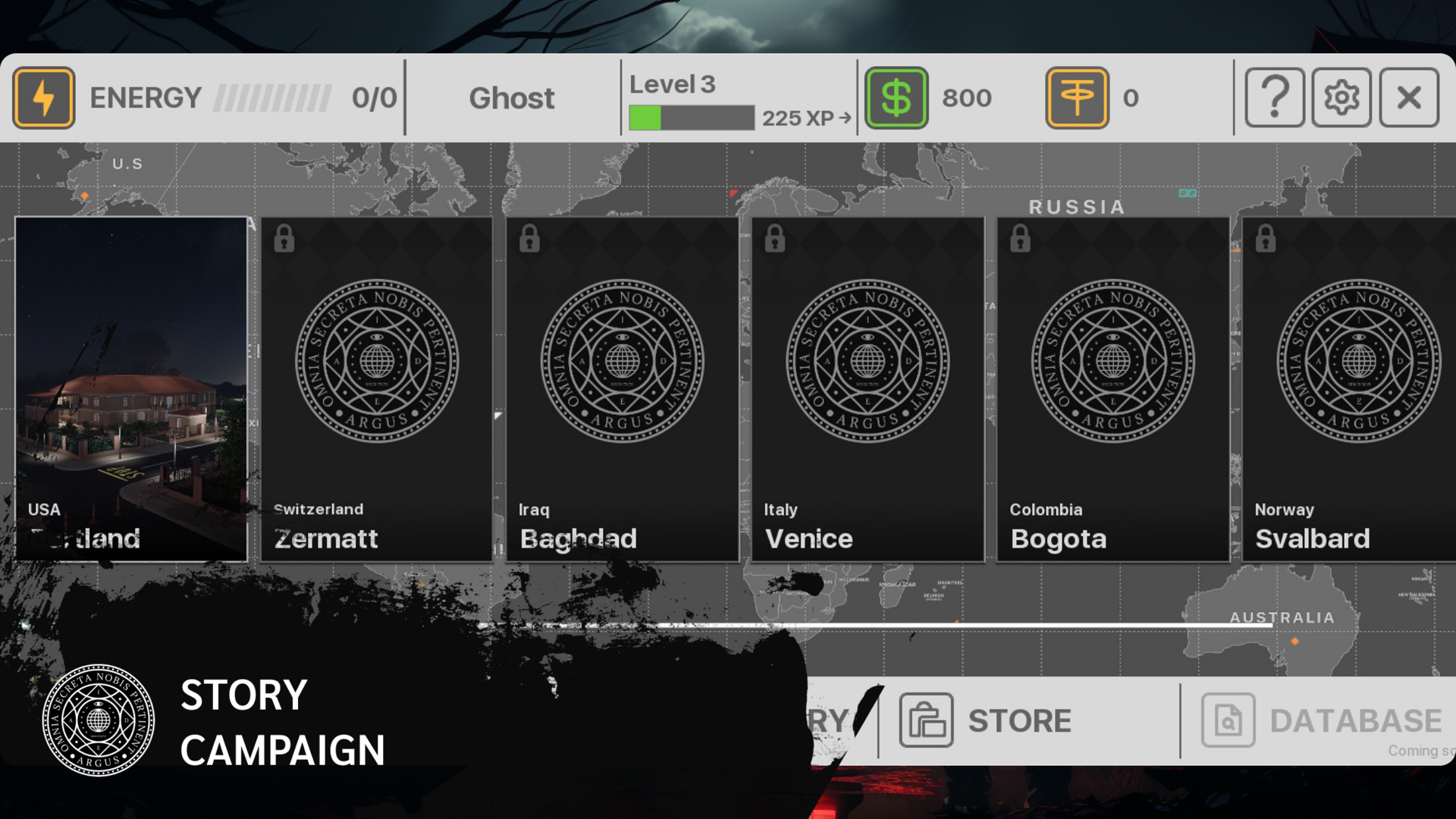Click the lock icon on the Venice card
The image size is (1456, 819).
point(776,240)
